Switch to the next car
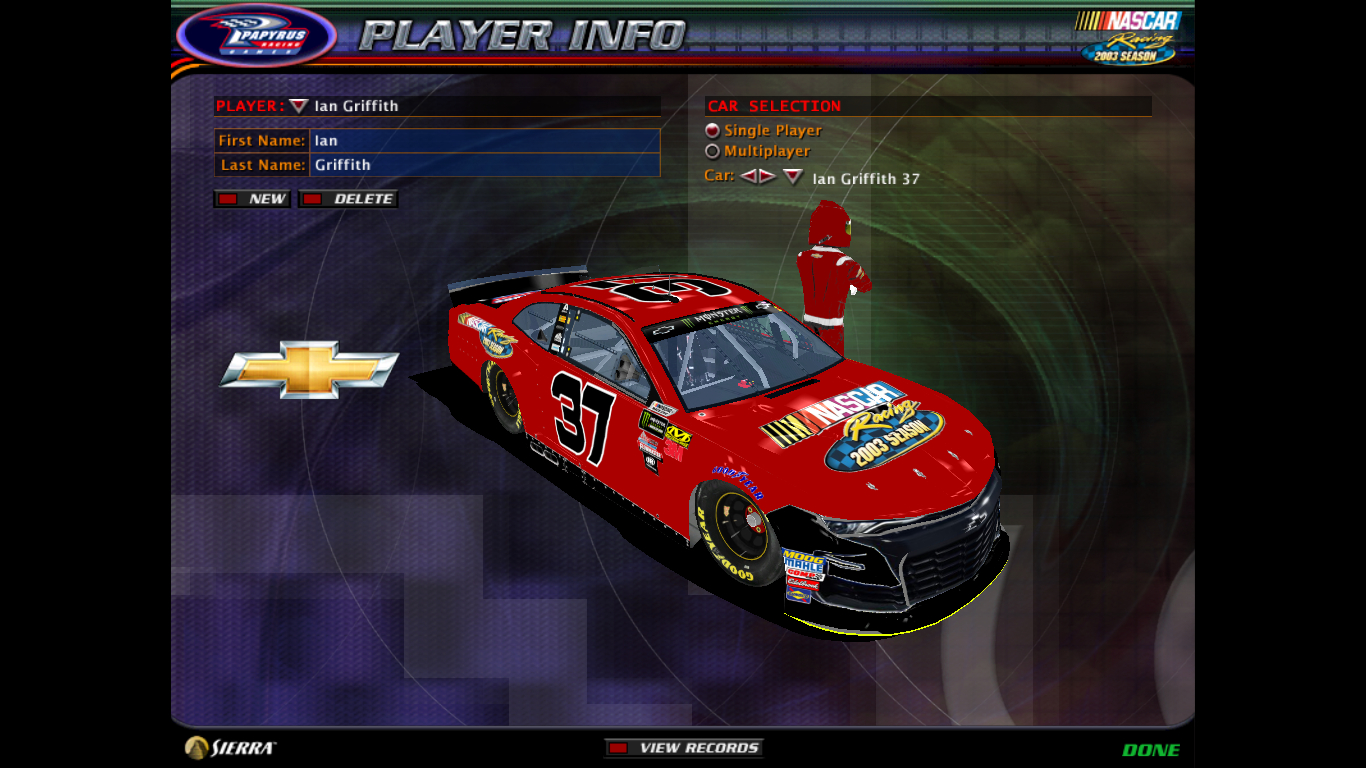This screenshot has height=768, width=1366. (x=767, y=177)
